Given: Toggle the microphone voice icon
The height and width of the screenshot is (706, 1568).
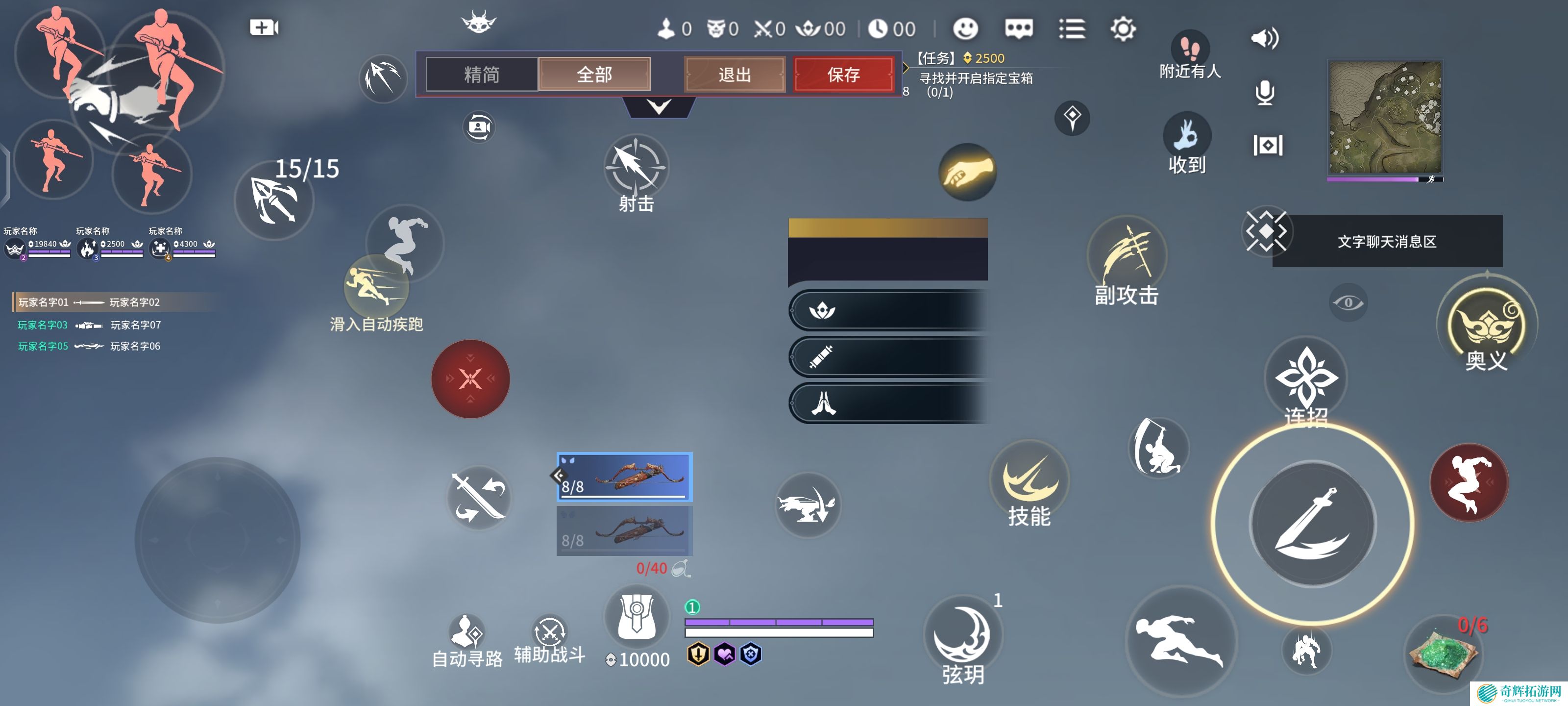Looking at the screenshot, I should 1265,93.
